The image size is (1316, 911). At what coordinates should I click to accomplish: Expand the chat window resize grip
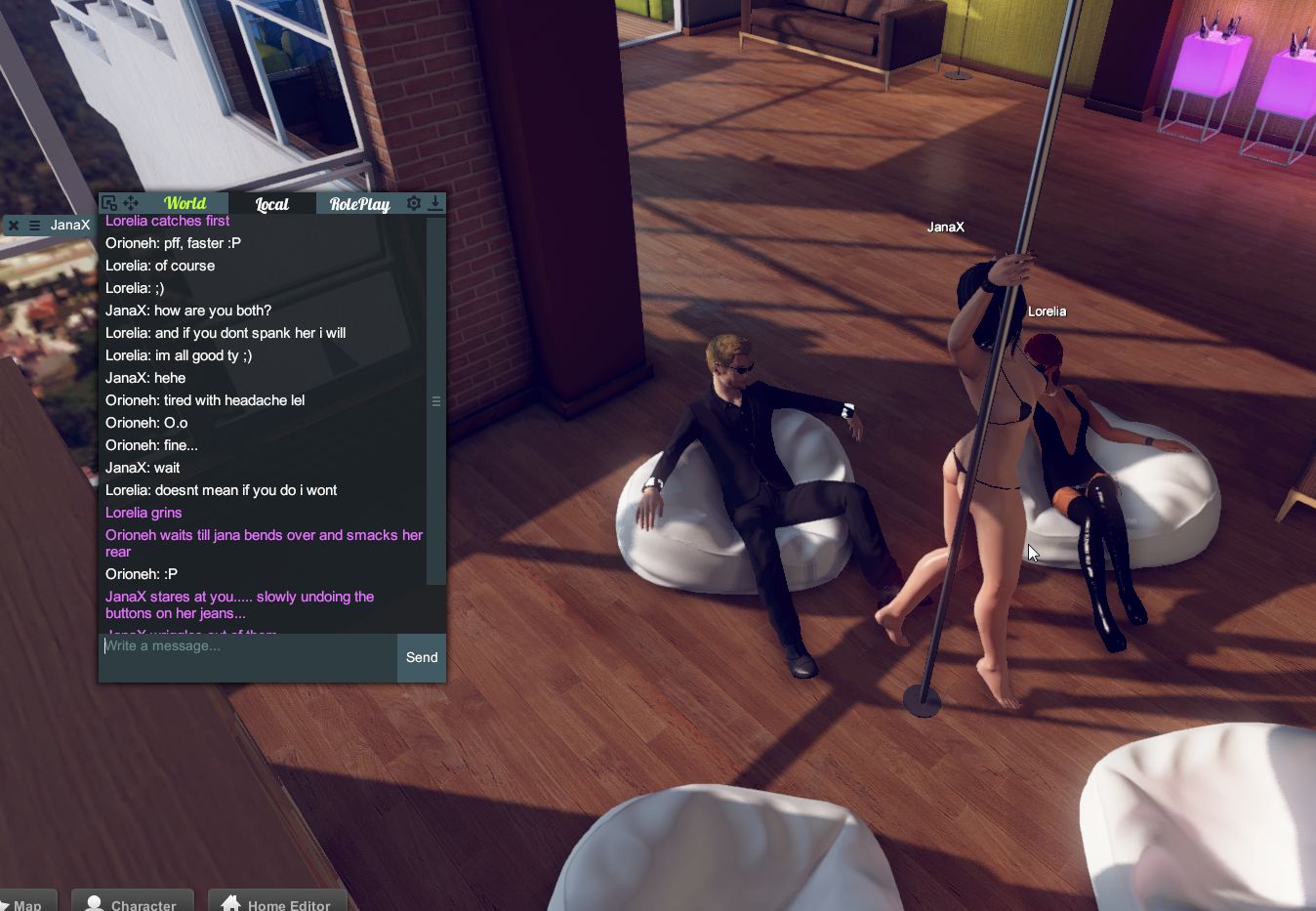(436, 400)
